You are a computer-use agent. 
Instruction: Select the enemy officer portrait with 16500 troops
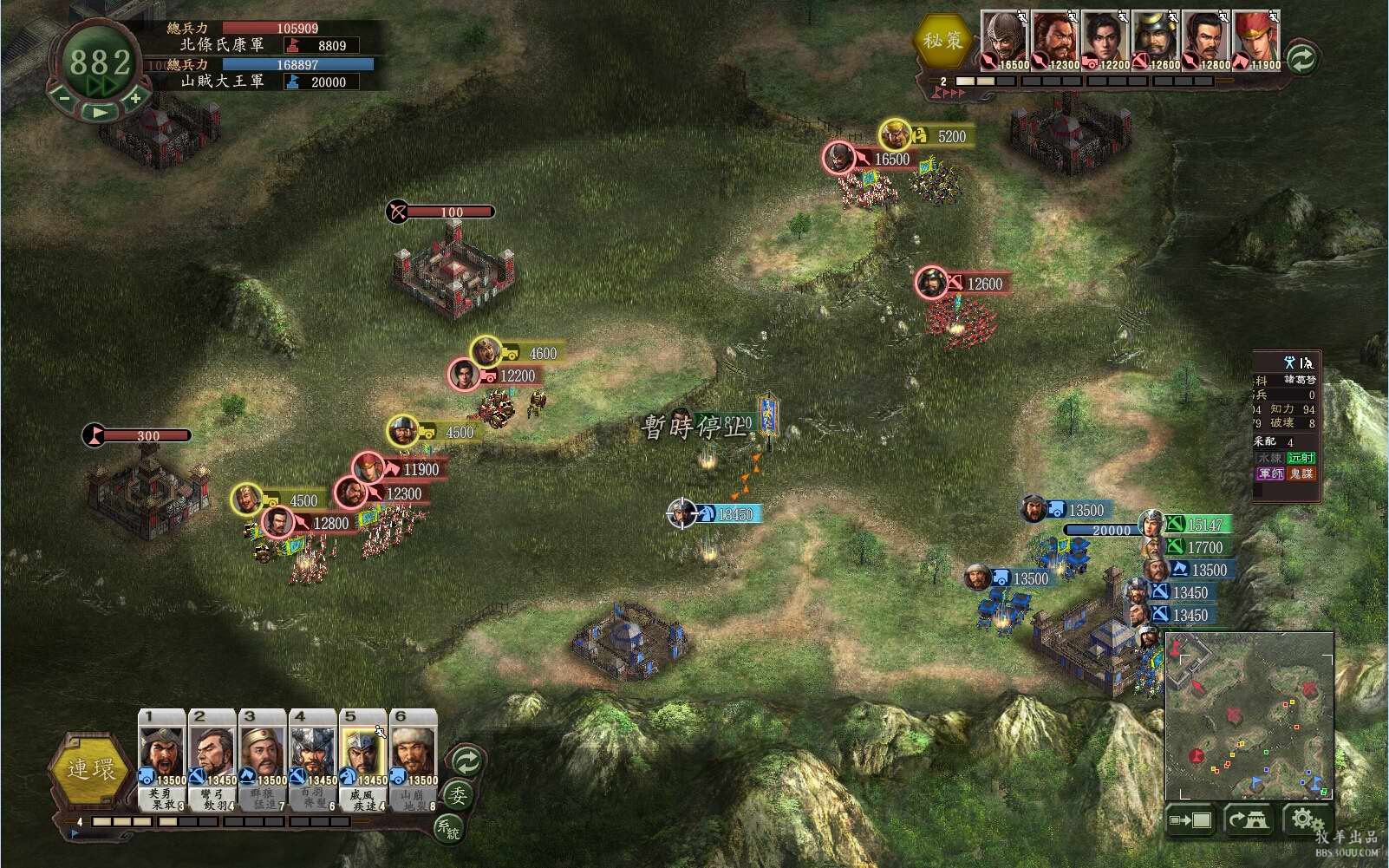(1005, 40)
